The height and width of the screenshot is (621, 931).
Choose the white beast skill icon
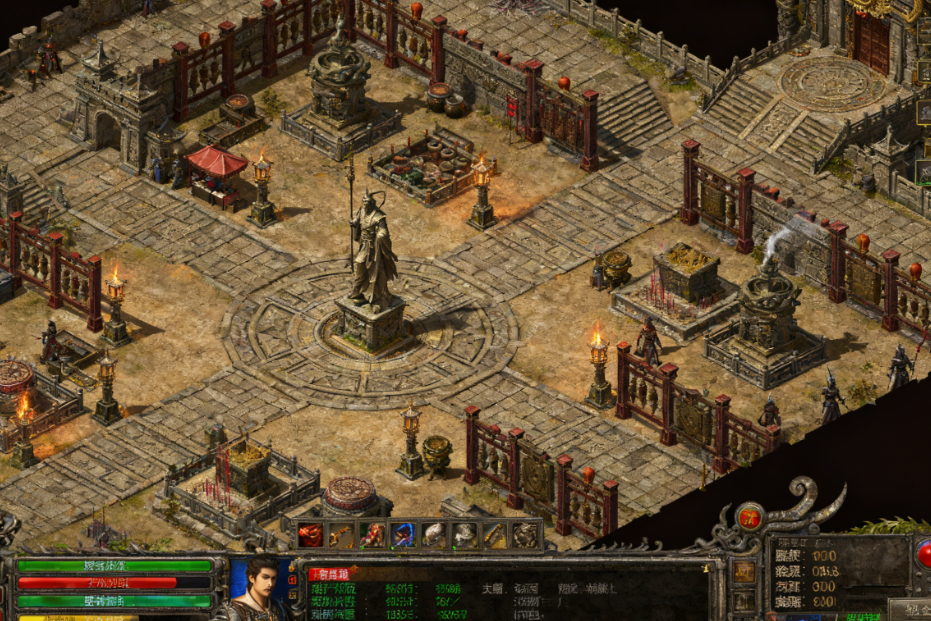point(464,535)
